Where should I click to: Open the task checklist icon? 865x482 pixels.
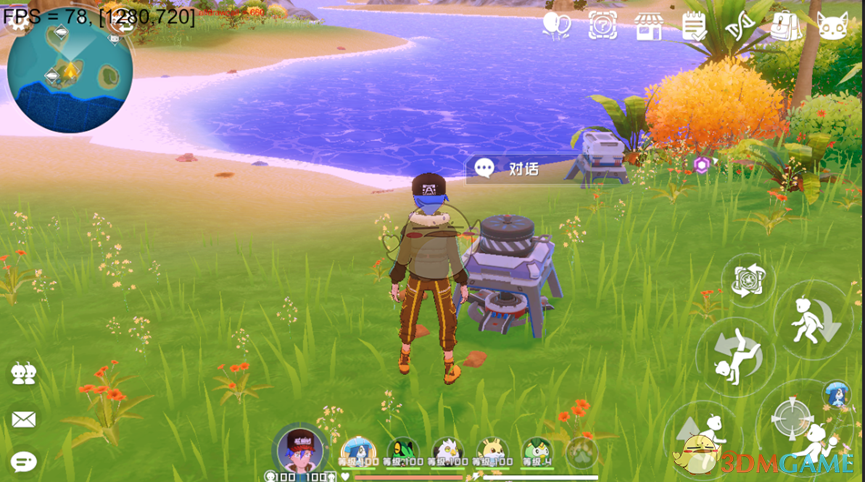click(x=694, y=26)
